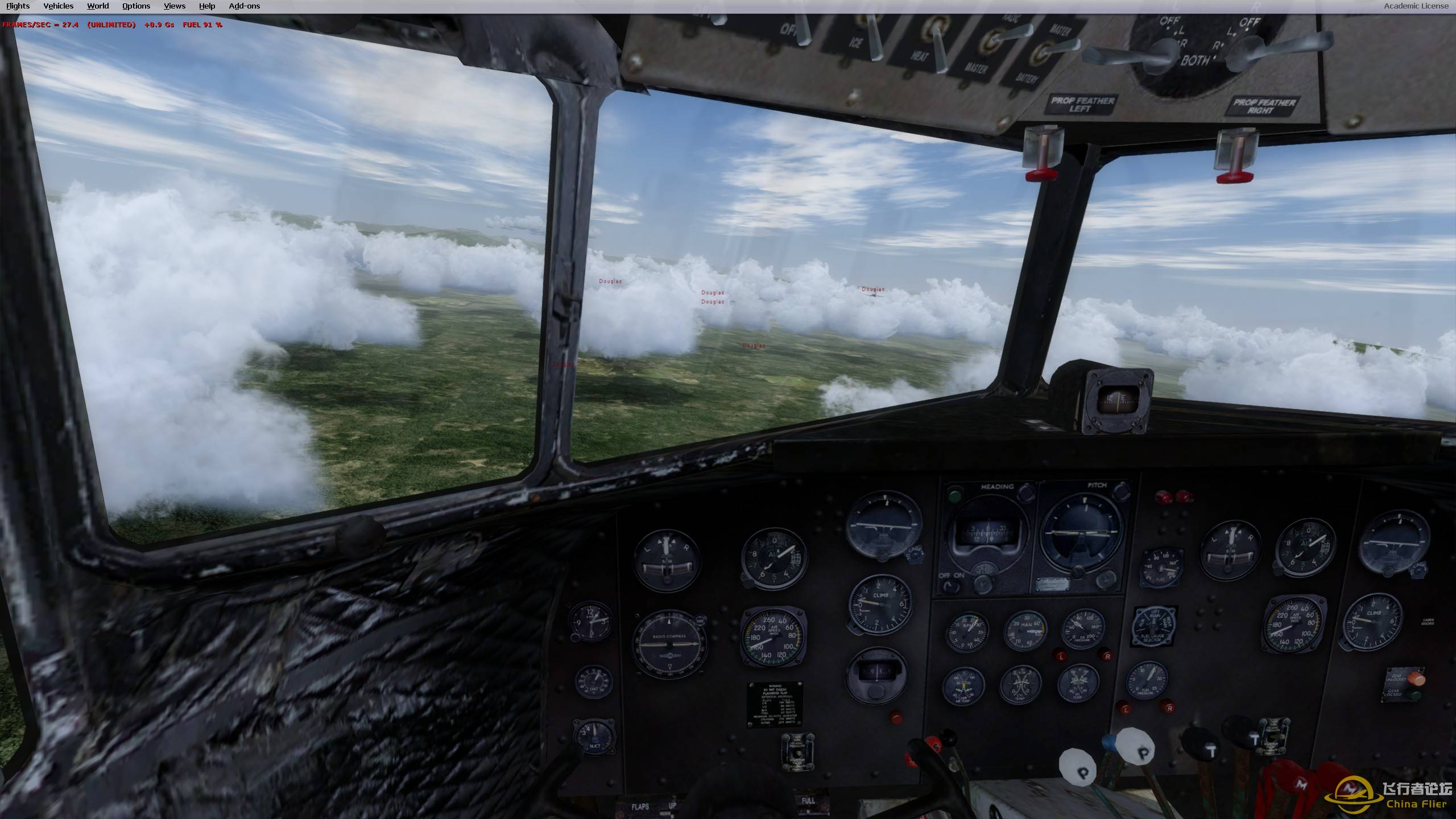Screen dimensions: 1456x819
Task: Open the Options menu
Action: tap(135, 6)
